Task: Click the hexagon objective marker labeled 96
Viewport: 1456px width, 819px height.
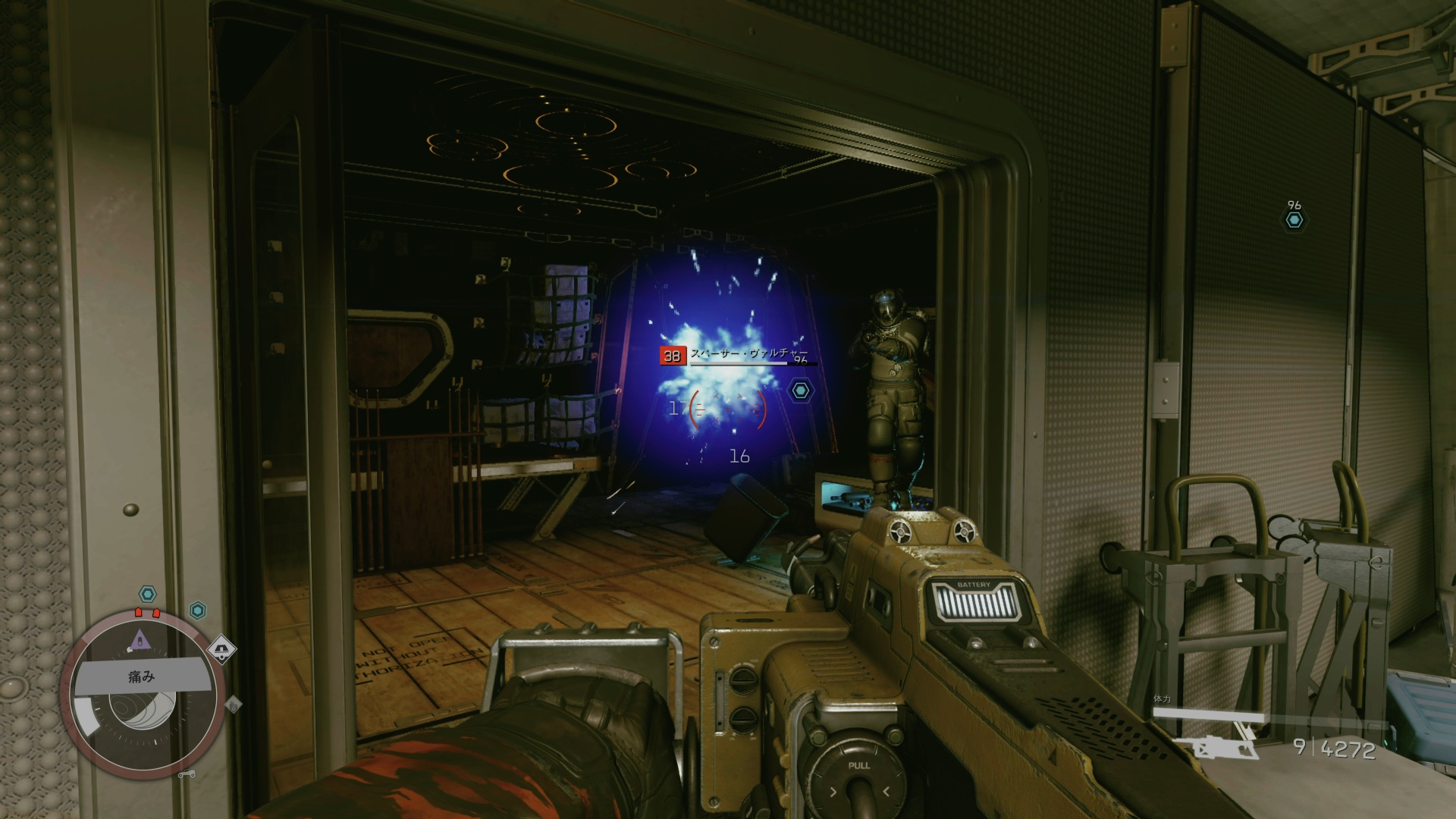Action: click(x=1294, y=220)
